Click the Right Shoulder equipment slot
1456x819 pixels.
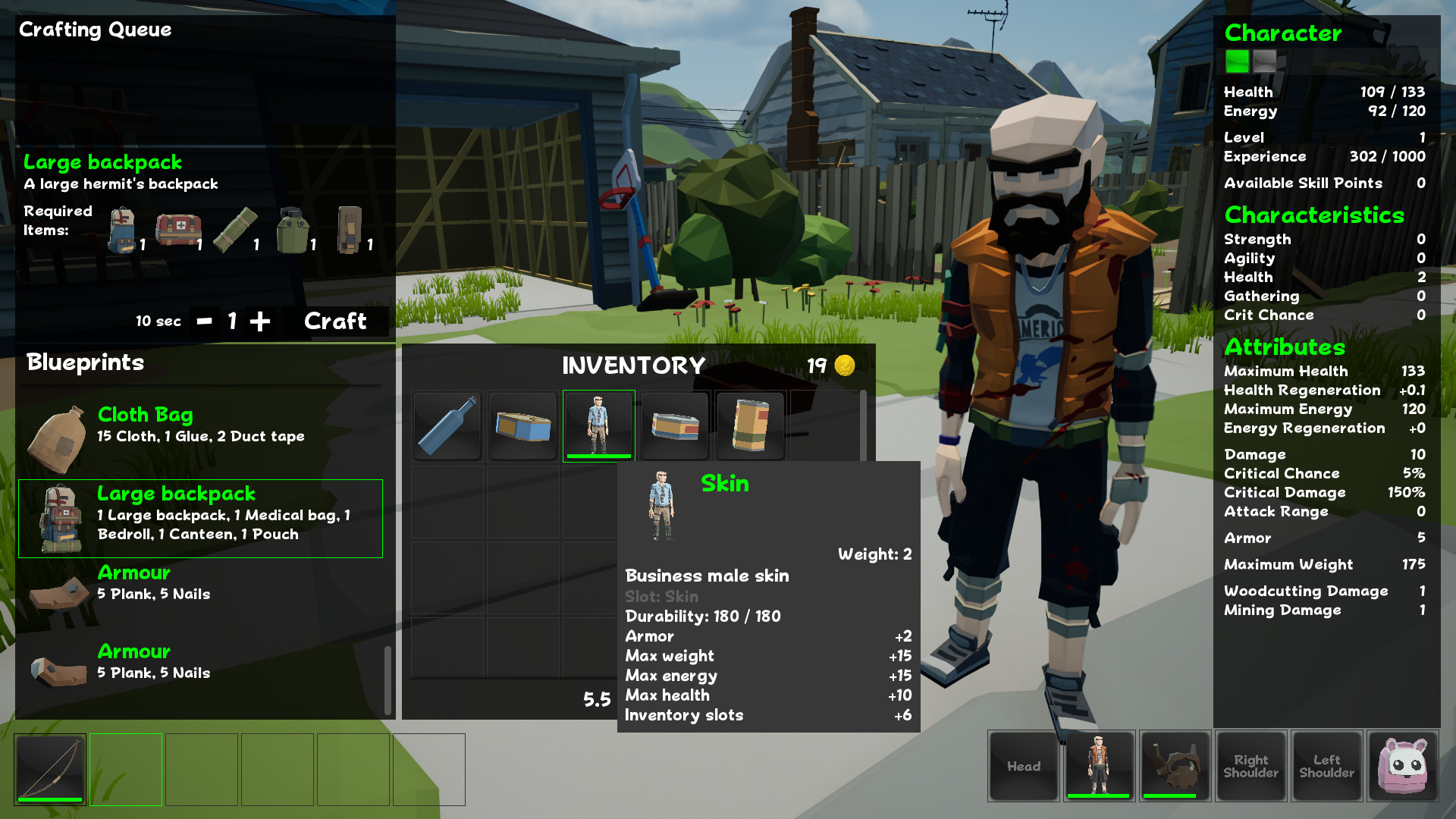click(1250, 766)
